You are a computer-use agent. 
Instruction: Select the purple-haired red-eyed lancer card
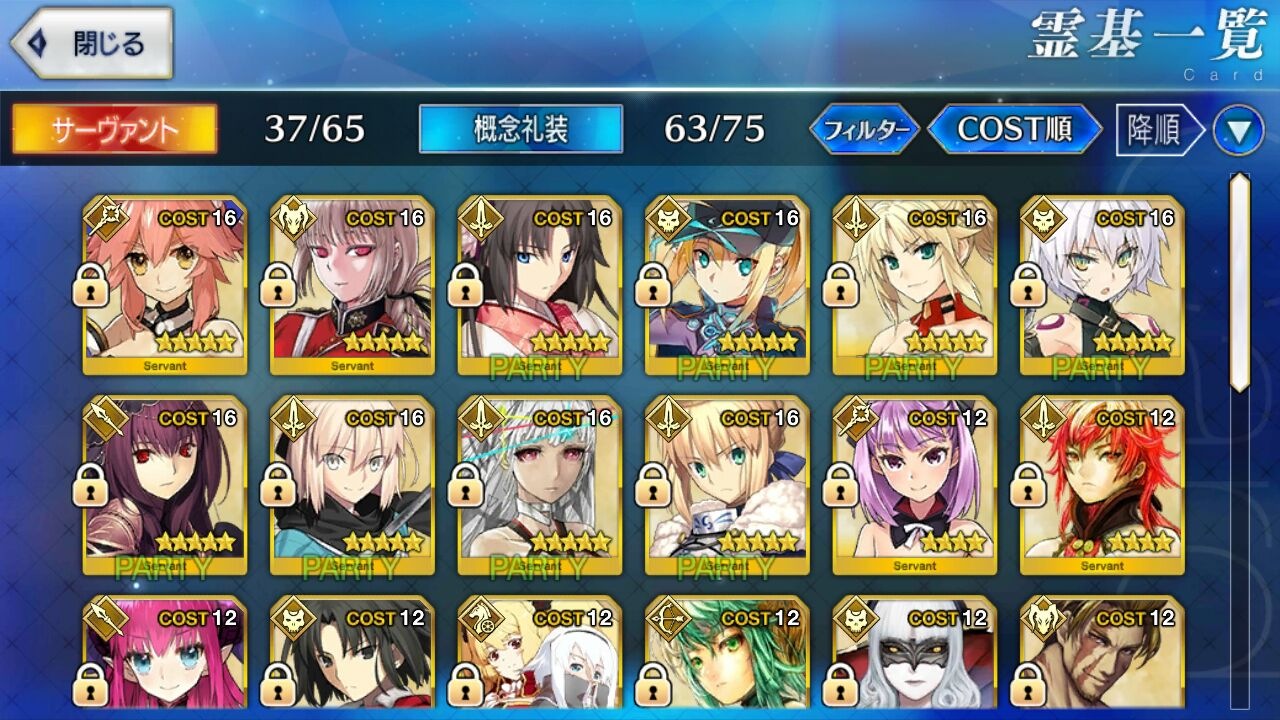165,485
